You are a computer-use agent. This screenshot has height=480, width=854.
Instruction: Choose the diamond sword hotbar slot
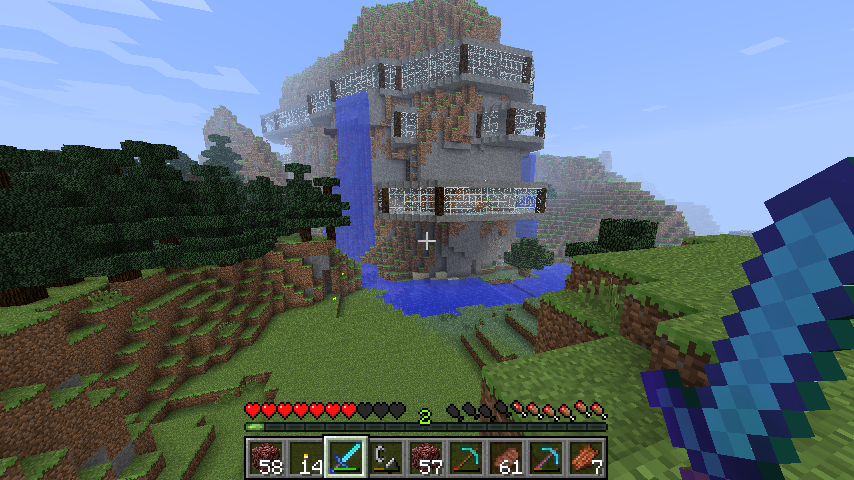[x=346, y=457]
